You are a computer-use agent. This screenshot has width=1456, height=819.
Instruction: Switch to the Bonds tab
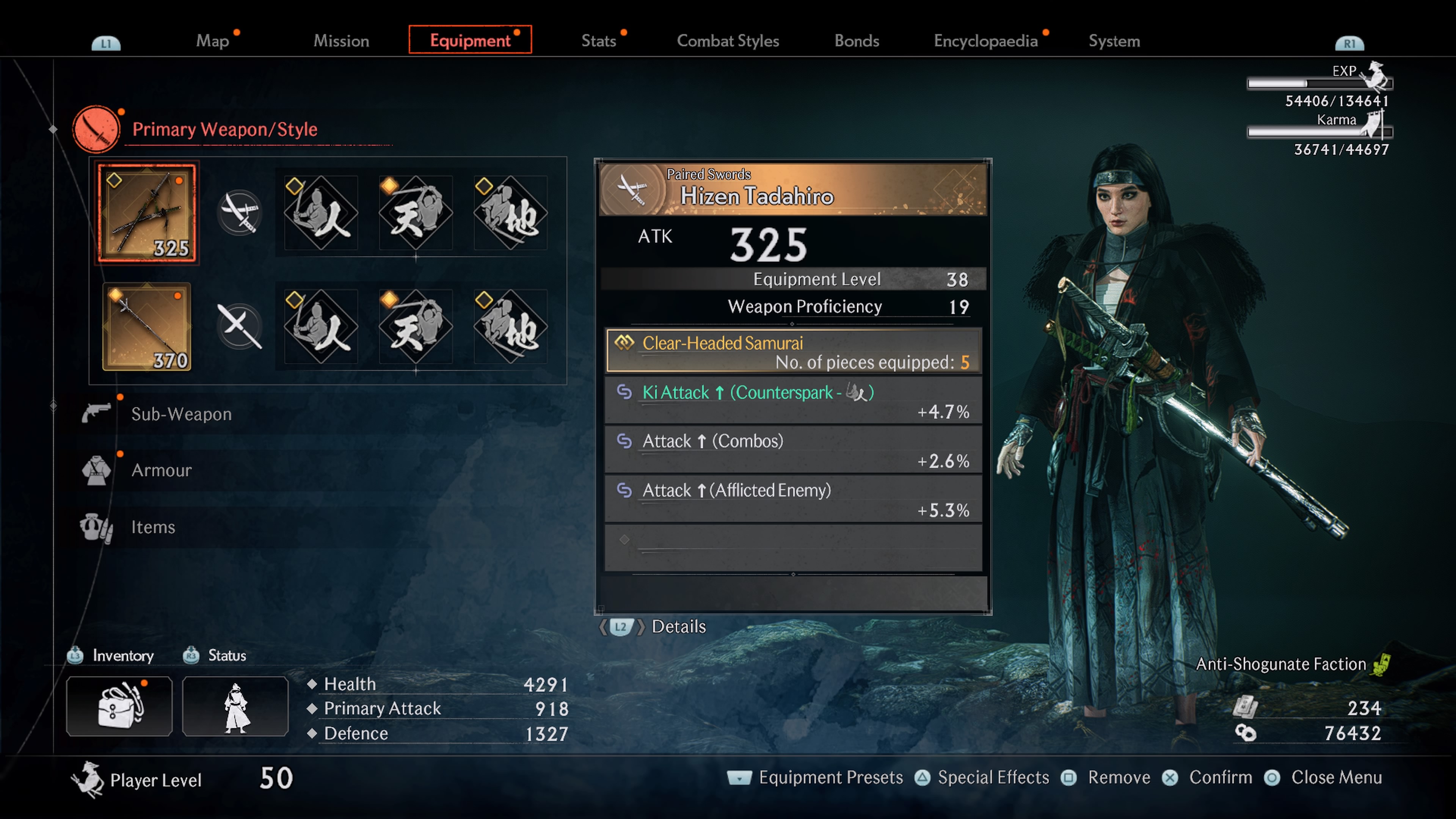point(856,41)
